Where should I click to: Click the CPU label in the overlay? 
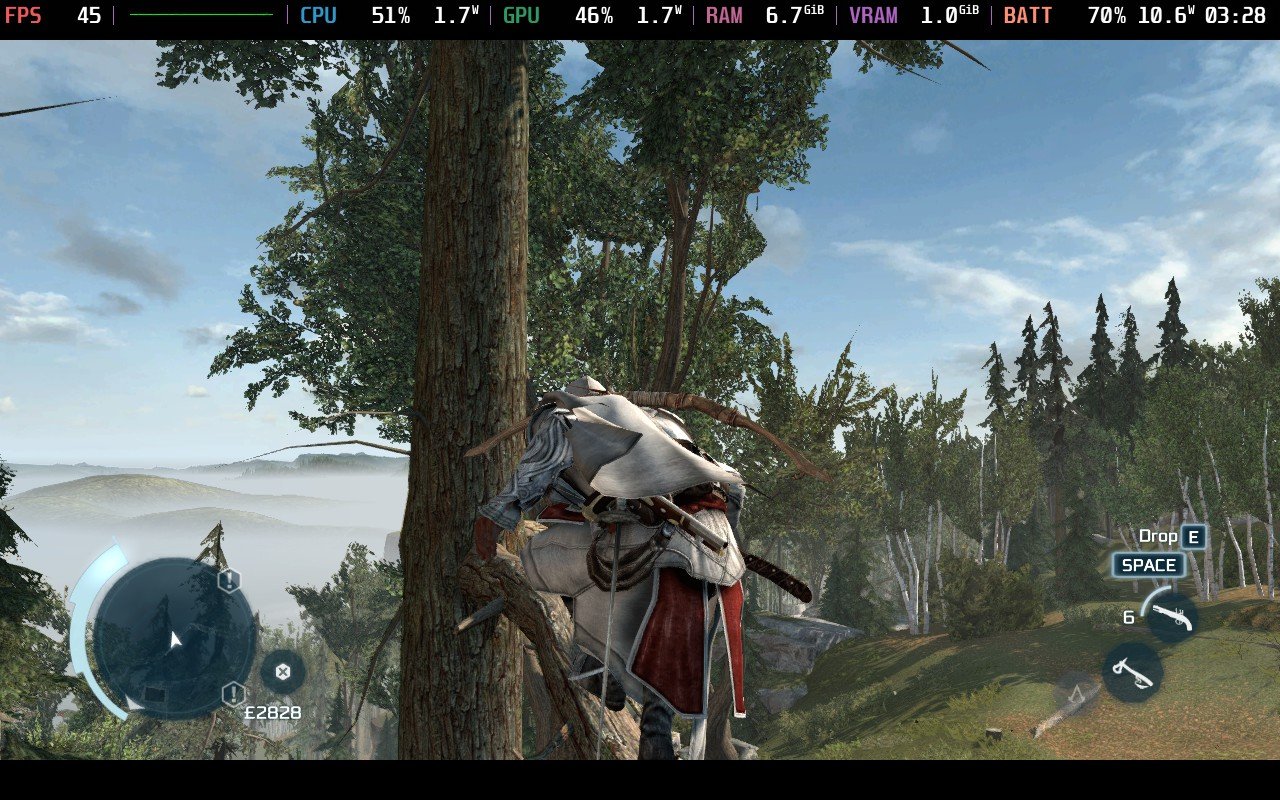click(x=317, y=16)
